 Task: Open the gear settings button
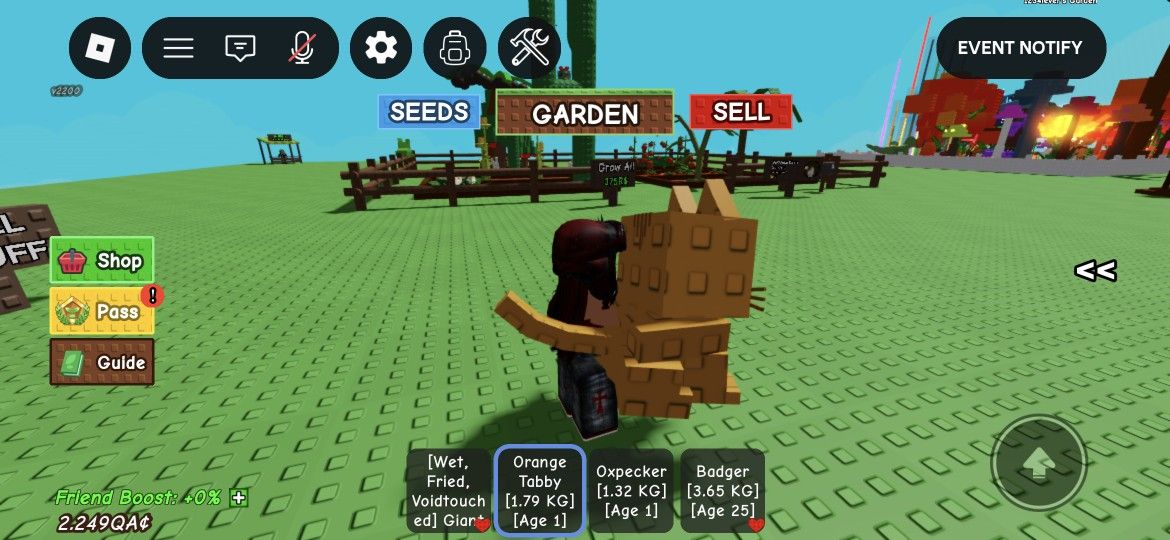coord(380,48)
